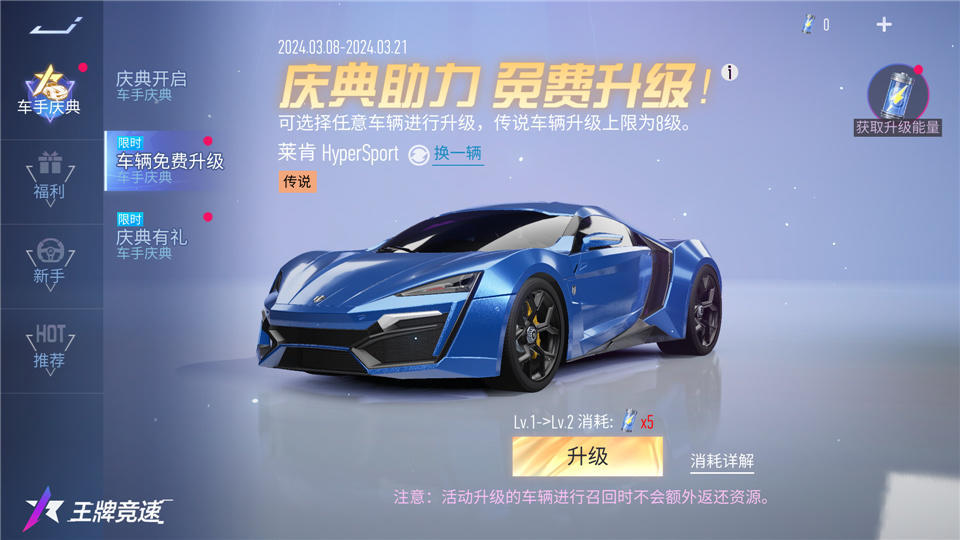Open the HOT 推荐 category
The width and height of the screenshot is (960, 540).
pos(49,346)
